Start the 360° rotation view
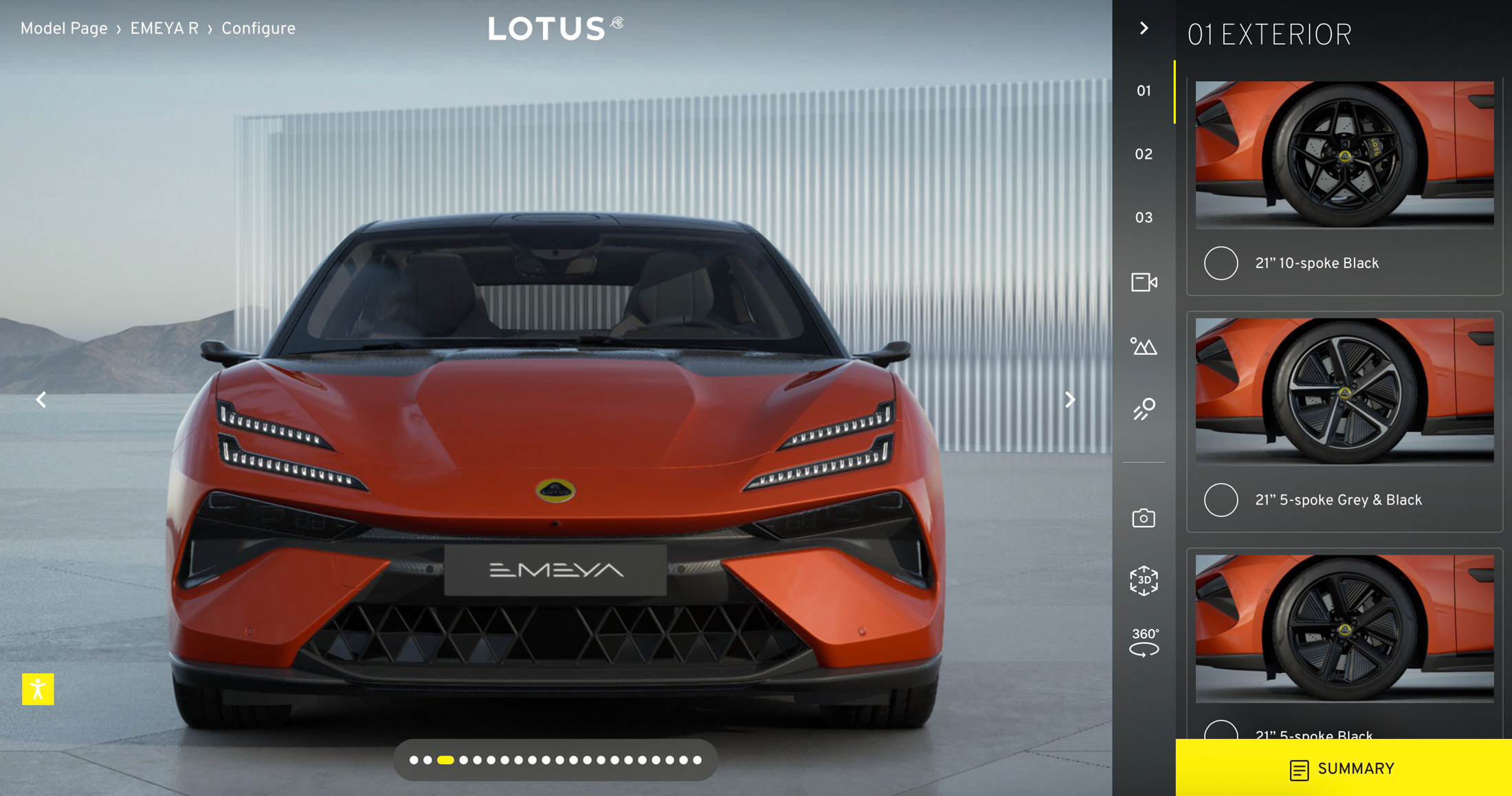This screenshot has width=1512, height=796. (1143, 639)
